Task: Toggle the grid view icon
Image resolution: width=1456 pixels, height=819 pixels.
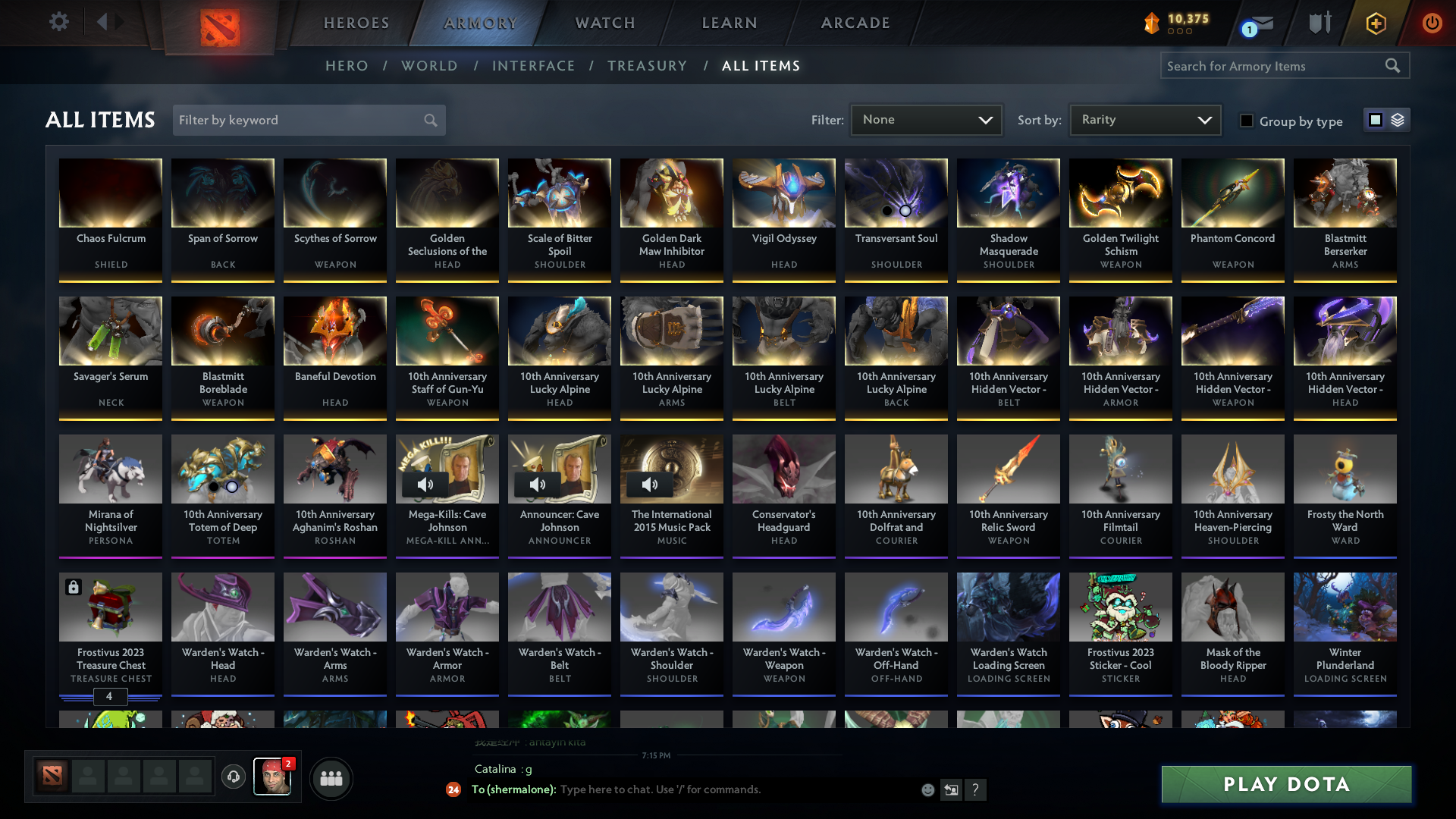Action: [1377, 120]
